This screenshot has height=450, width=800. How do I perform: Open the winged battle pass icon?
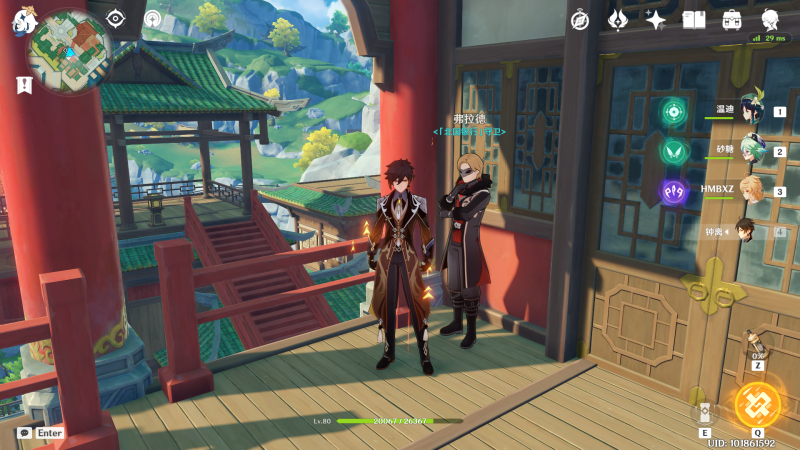click(x=618, y=19)
